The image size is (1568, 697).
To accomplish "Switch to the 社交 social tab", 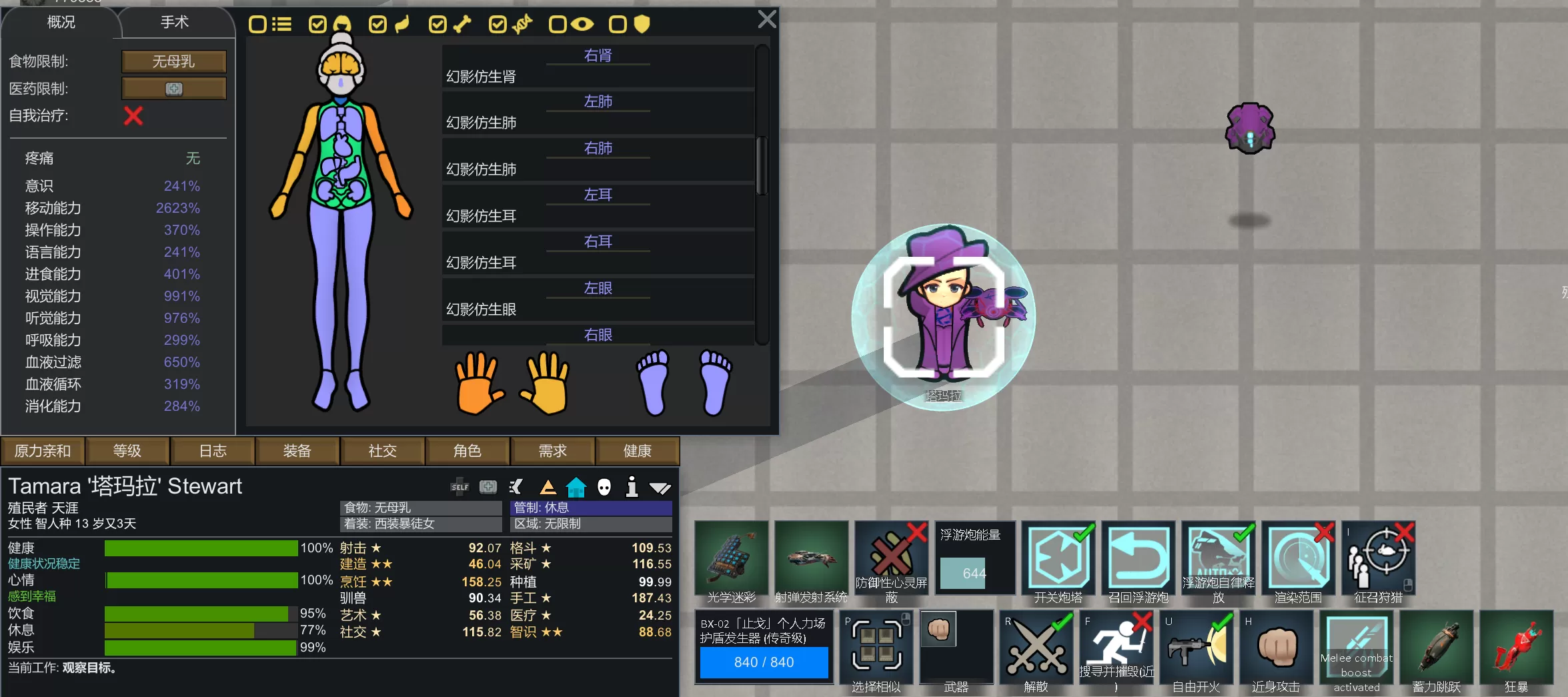I will (x=382, y=452).
